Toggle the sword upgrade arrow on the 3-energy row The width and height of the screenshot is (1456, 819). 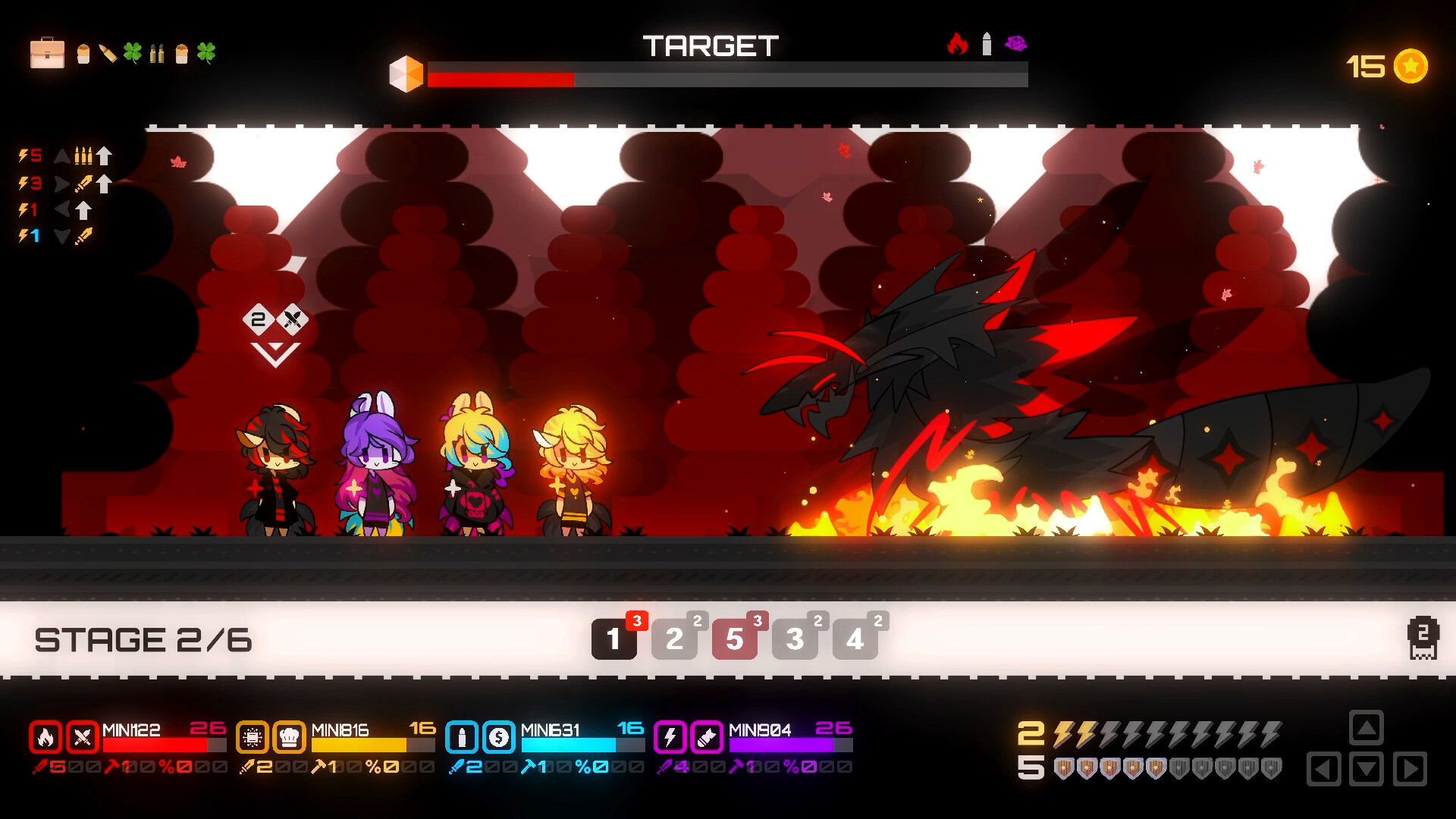(x=104, y=184)
